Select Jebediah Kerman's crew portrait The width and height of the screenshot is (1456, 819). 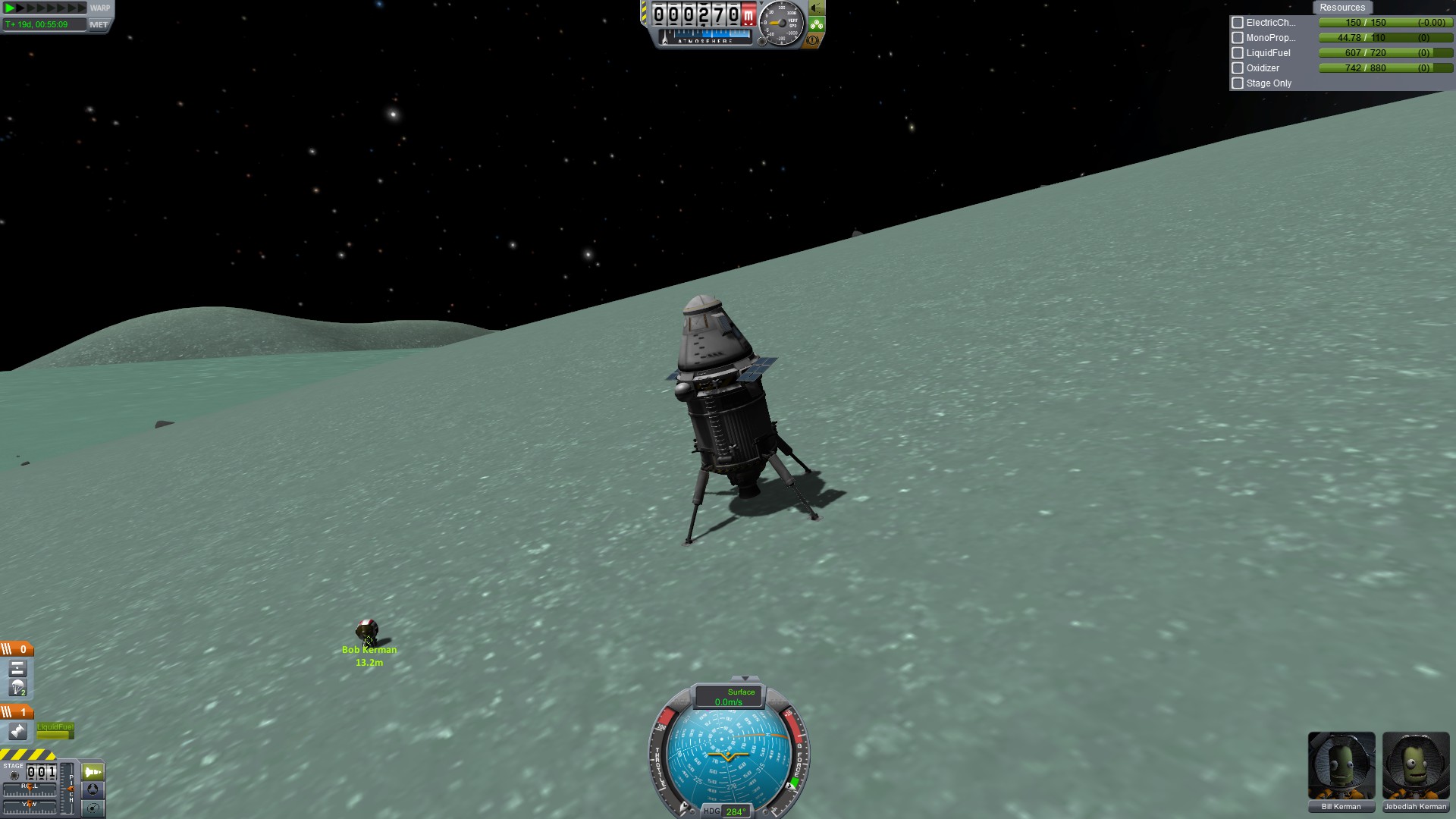[x=1415, y=766]
